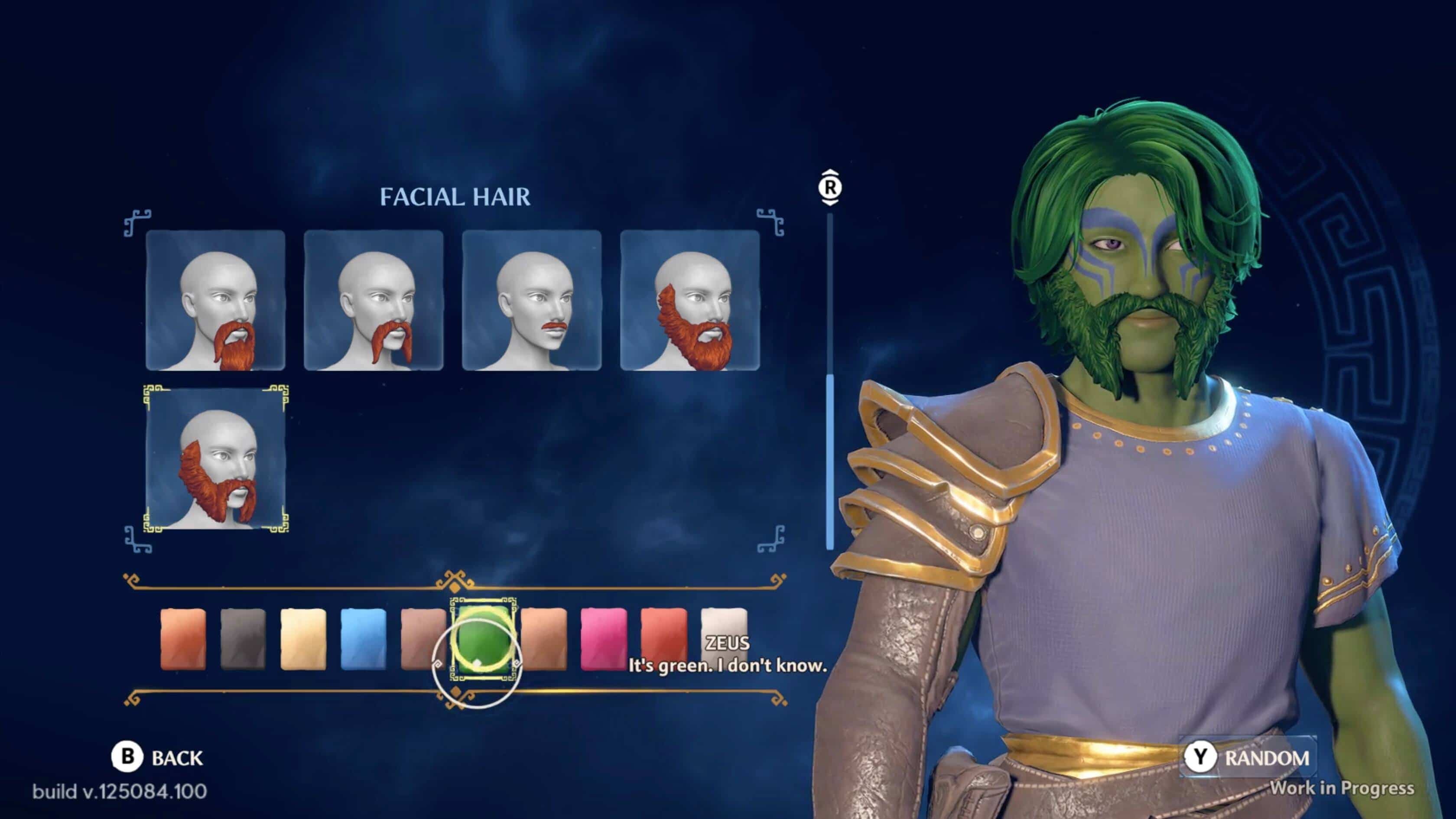Apply the dark gray hair color
Image resolution: width=1456 pixels, height=819 pixels.
point(243,639)
